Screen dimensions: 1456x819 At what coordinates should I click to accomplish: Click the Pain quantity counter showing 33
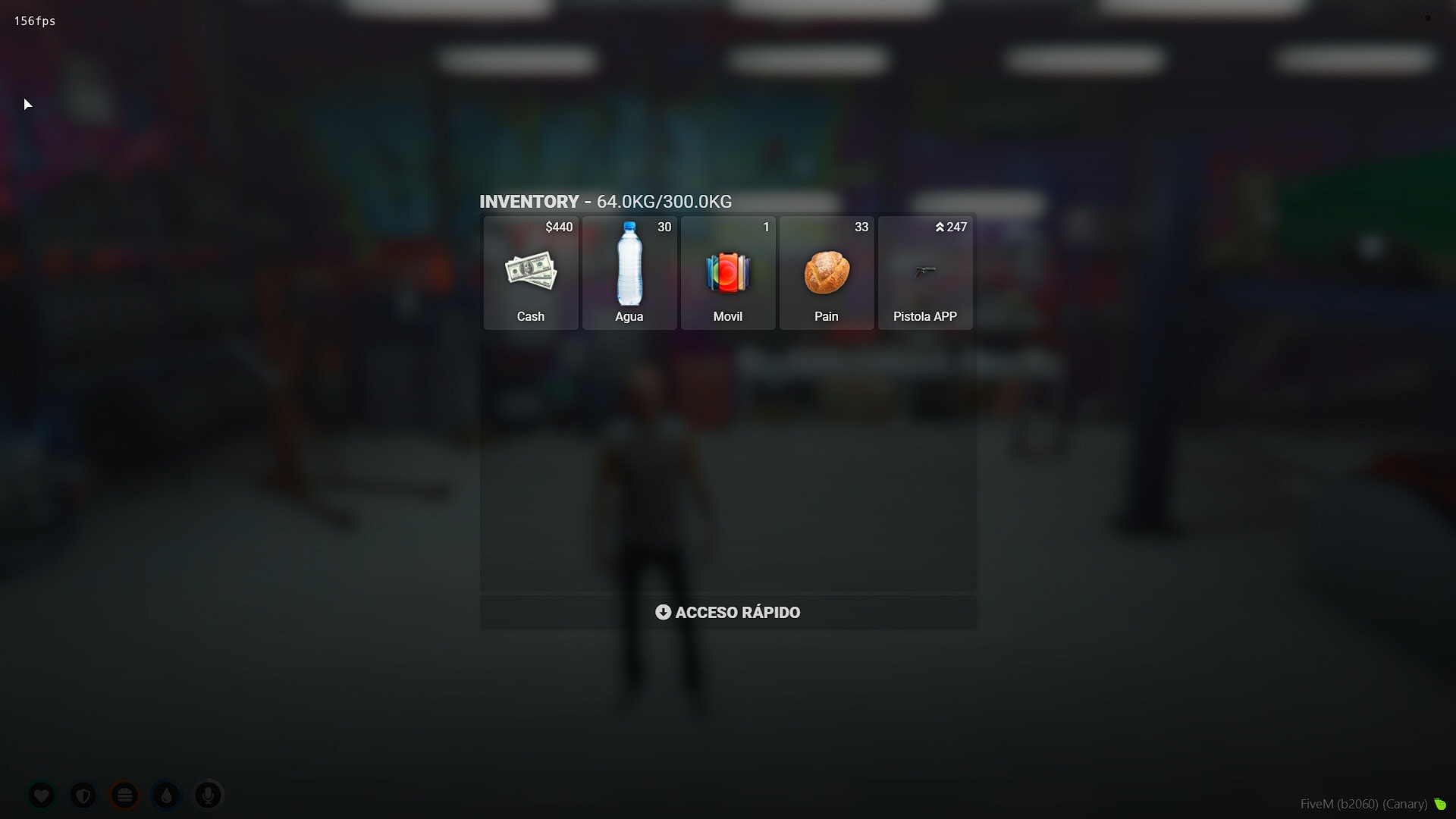(861, 227)
